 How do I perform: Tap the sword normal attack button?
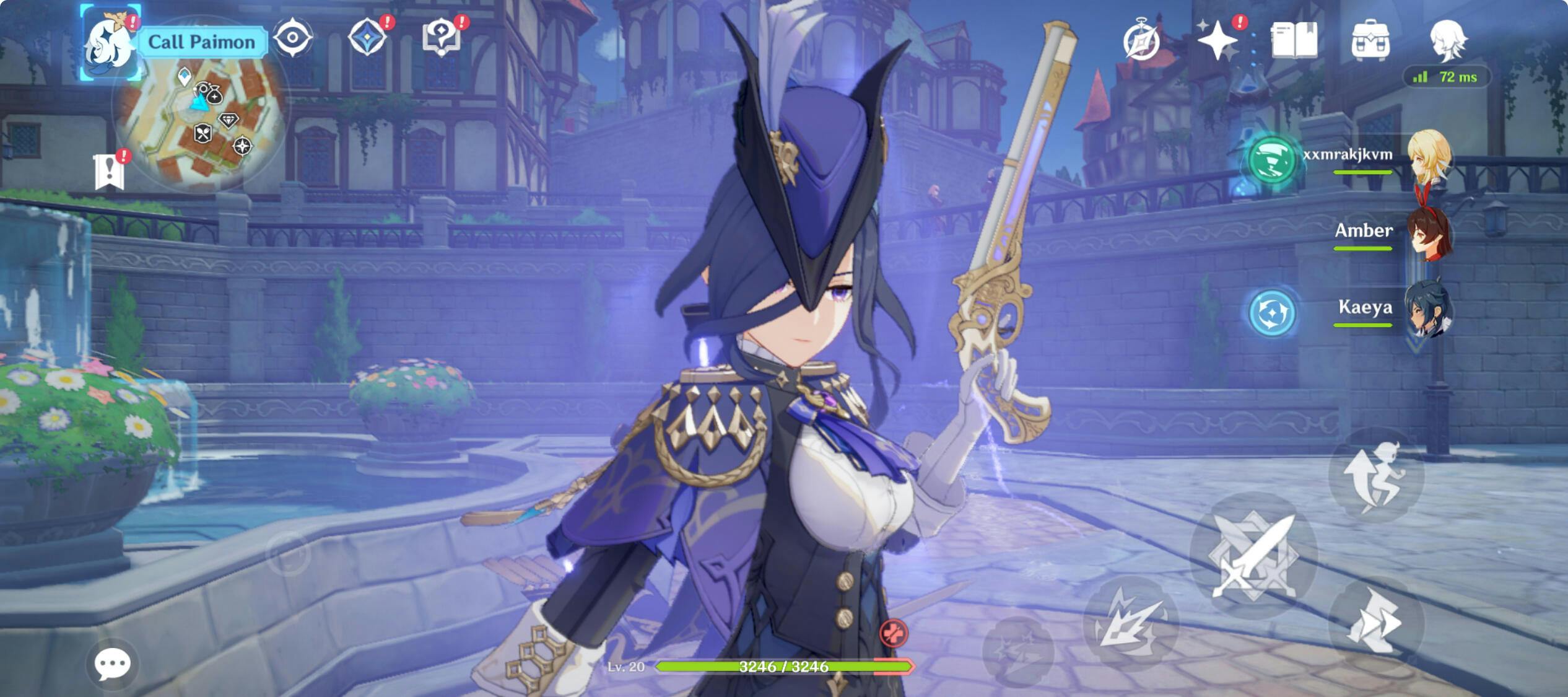pos(1253,555)
